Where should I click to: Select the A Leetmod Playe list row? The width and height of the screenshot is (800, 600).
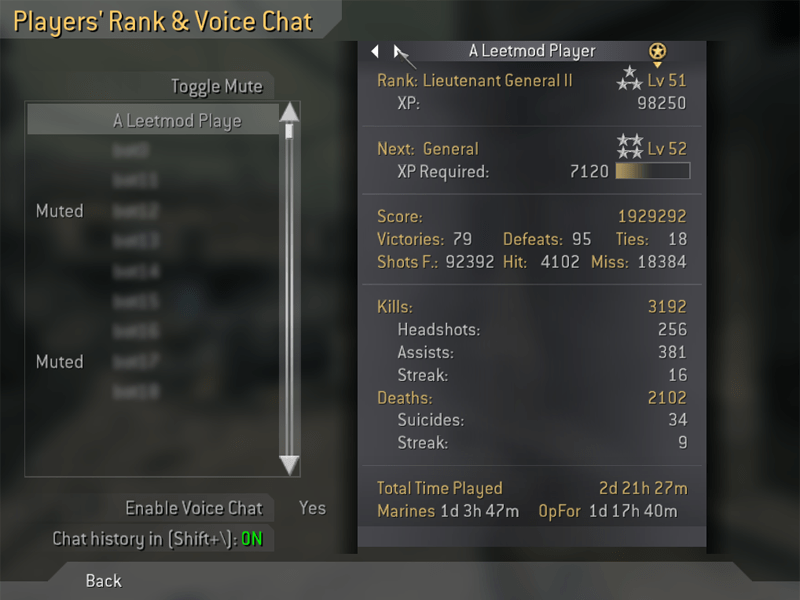(x=177, y=121)
